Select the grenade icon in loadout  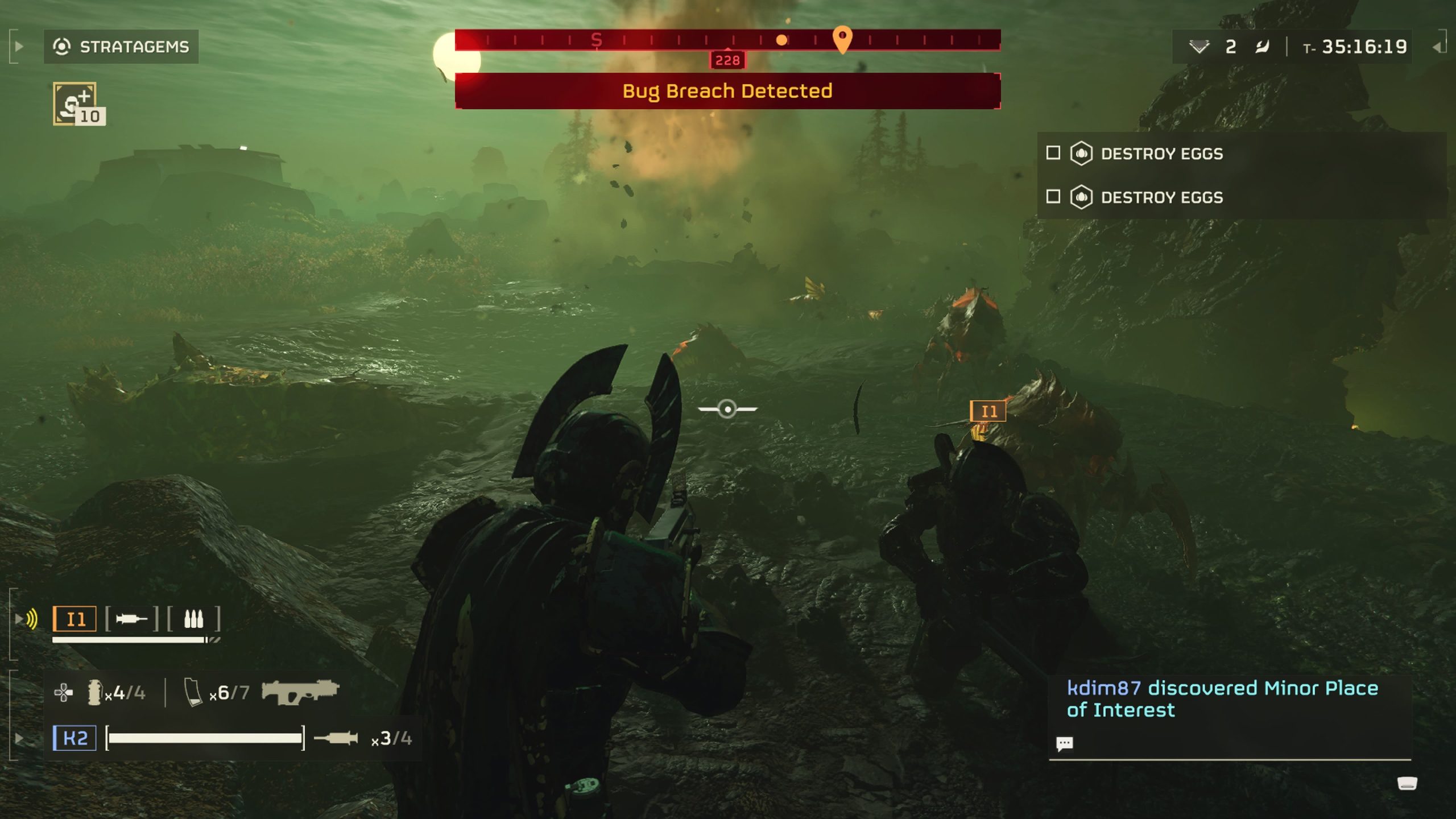[x=94, y=692]
